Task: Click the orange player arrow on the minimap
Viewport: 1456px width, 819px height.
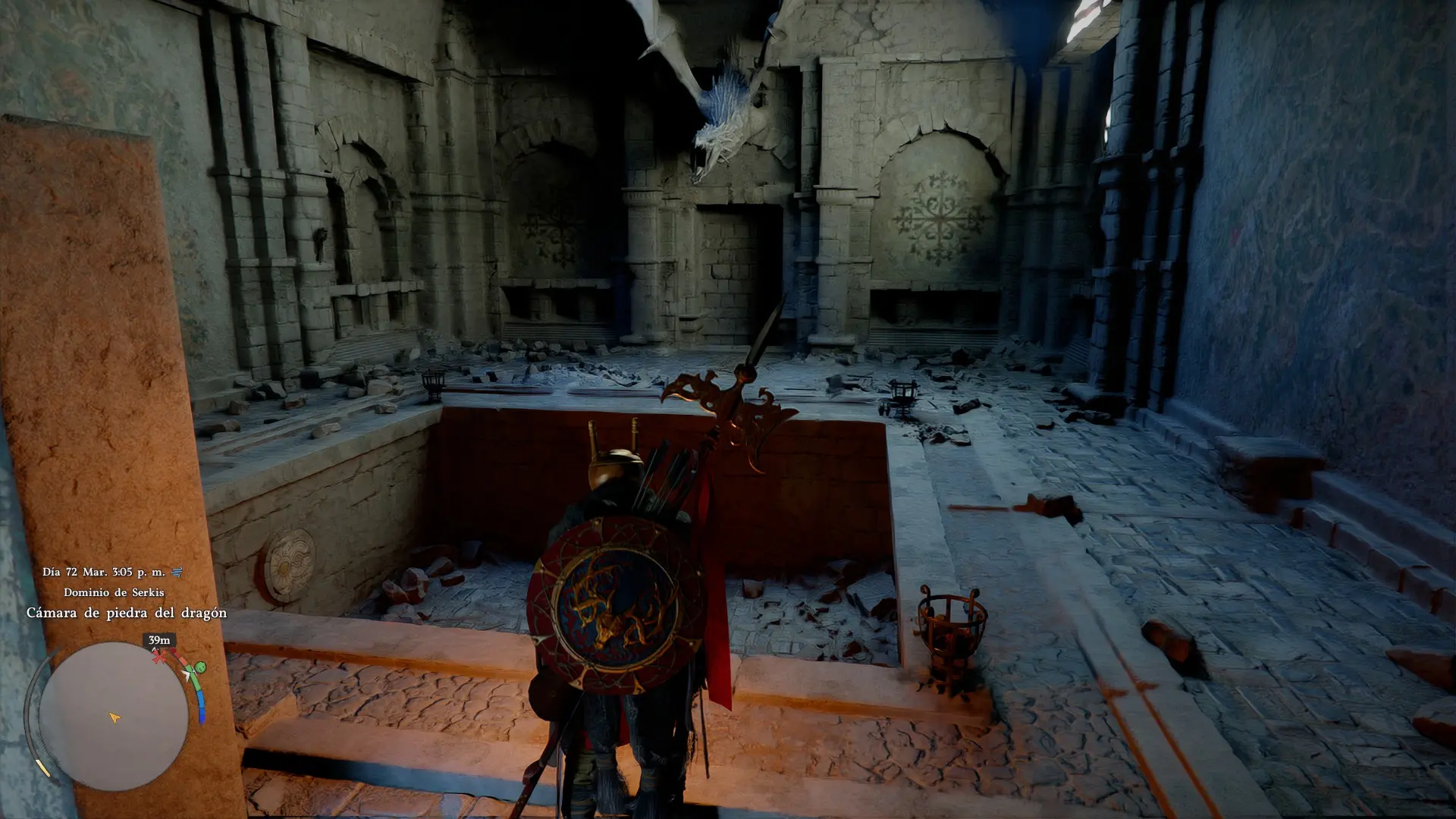Action: pyautogui.click(x=114, y=717)
